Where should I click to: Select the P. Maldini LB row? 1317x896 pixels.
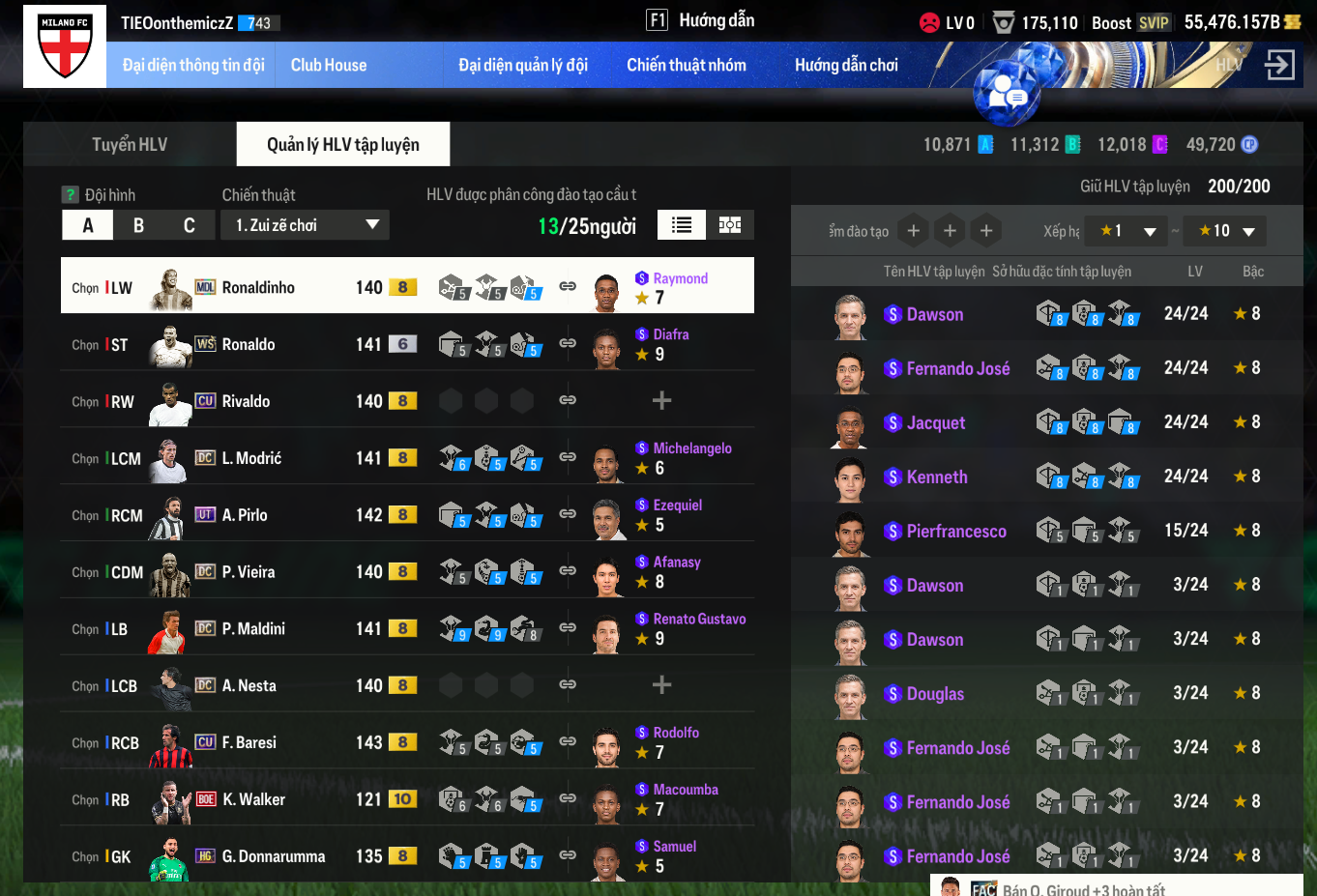pos(253,629)
